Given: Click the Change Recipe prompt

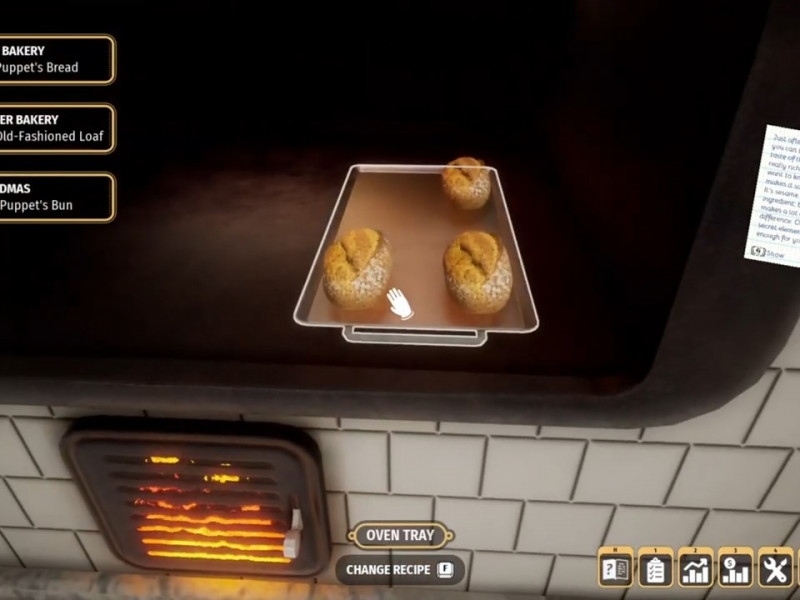Looking at the screenshot, I should [399, 570].
